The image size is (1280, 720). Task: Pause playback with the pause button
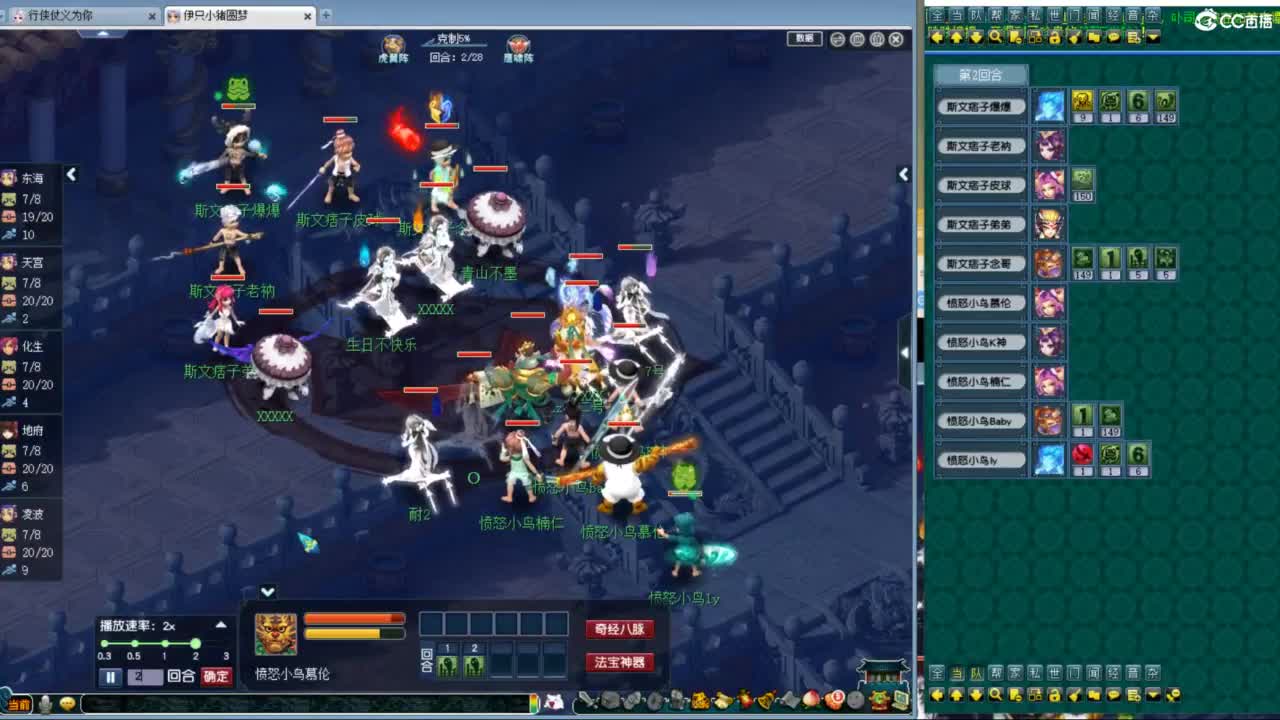coord(110,677)
